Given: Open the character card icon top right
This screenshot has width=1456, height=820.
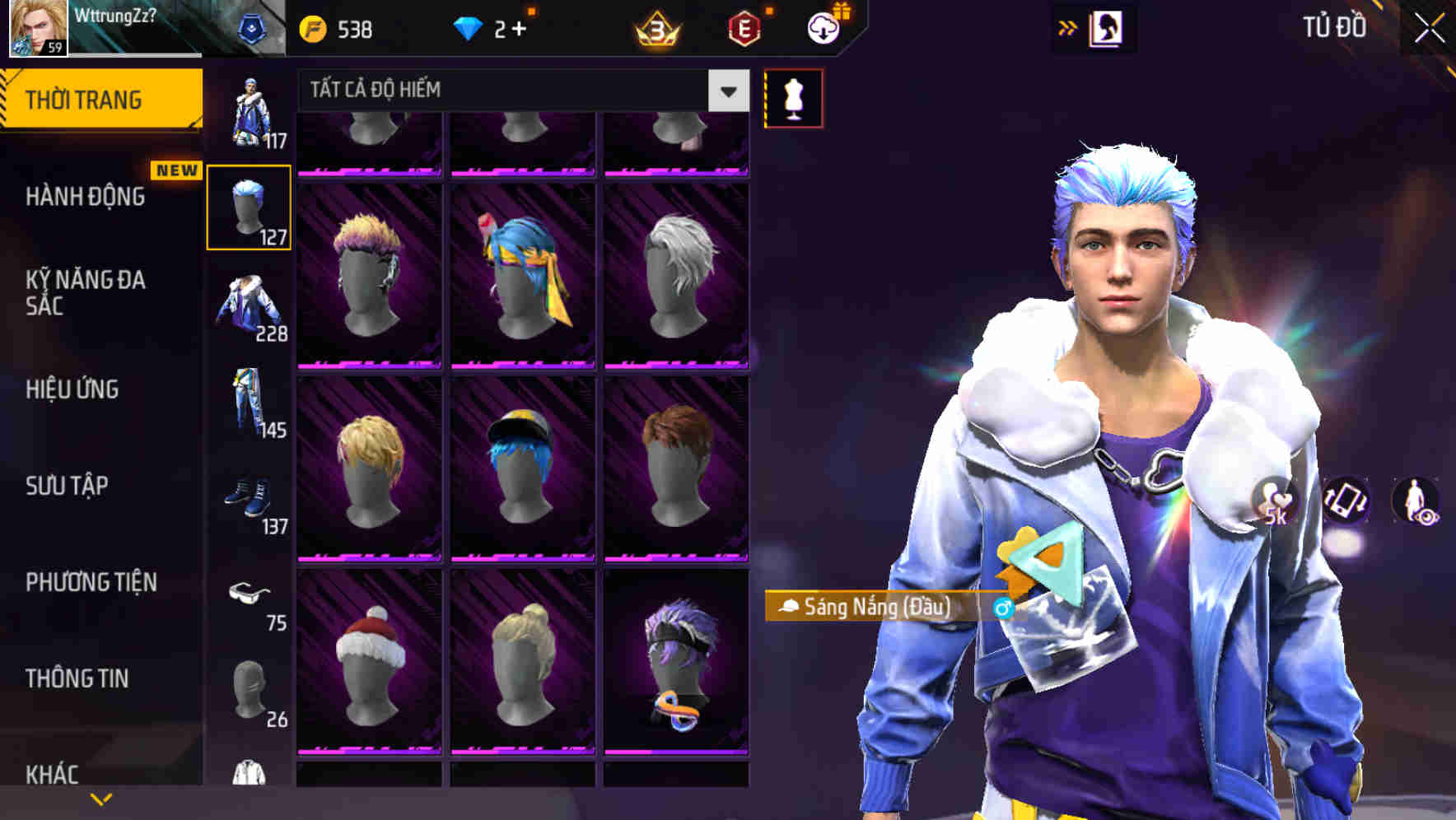Looking at the screenshot, I should (x=1108, y=27).
